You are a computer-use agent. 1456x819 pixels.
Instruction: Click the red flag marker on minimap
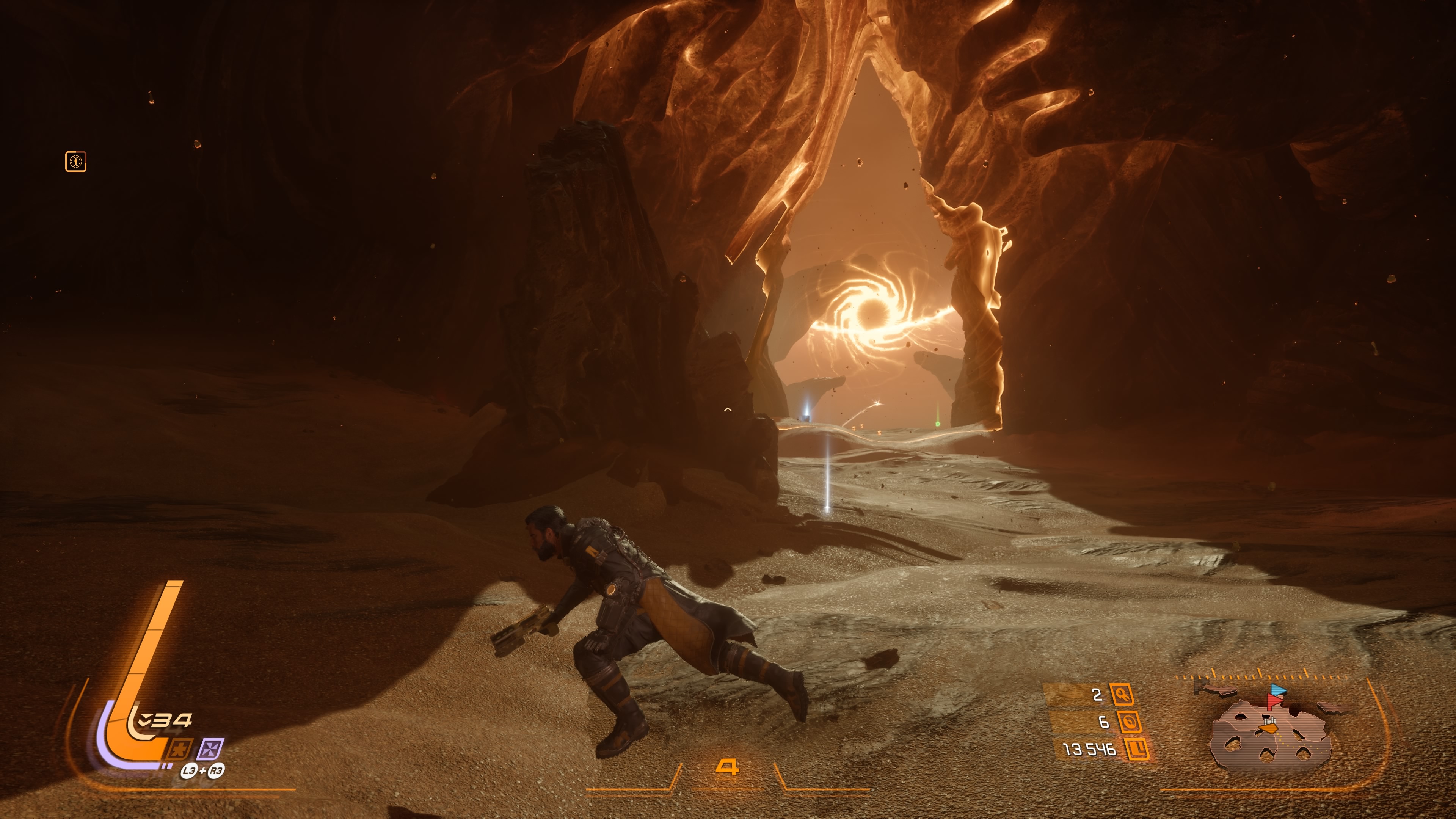pos(1274,701)
